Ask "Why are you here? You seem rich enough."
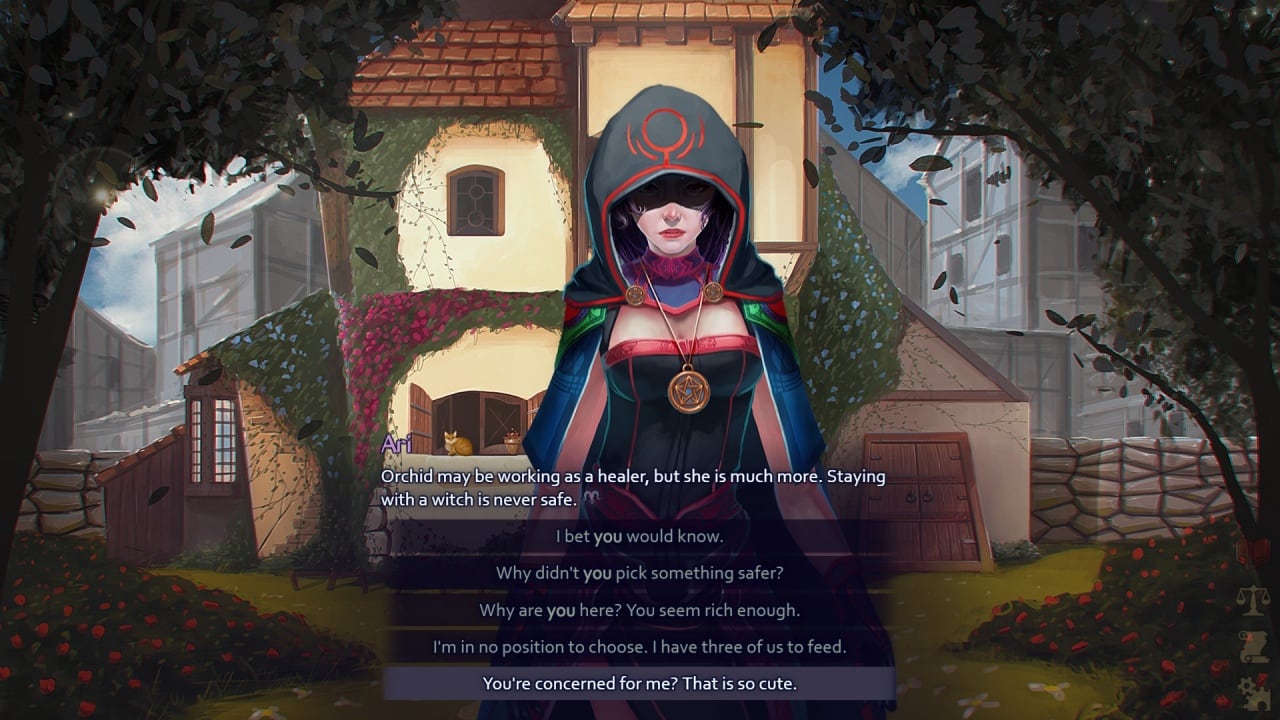Viewport: 1280px width, 720px height. (x=639, y=610)
